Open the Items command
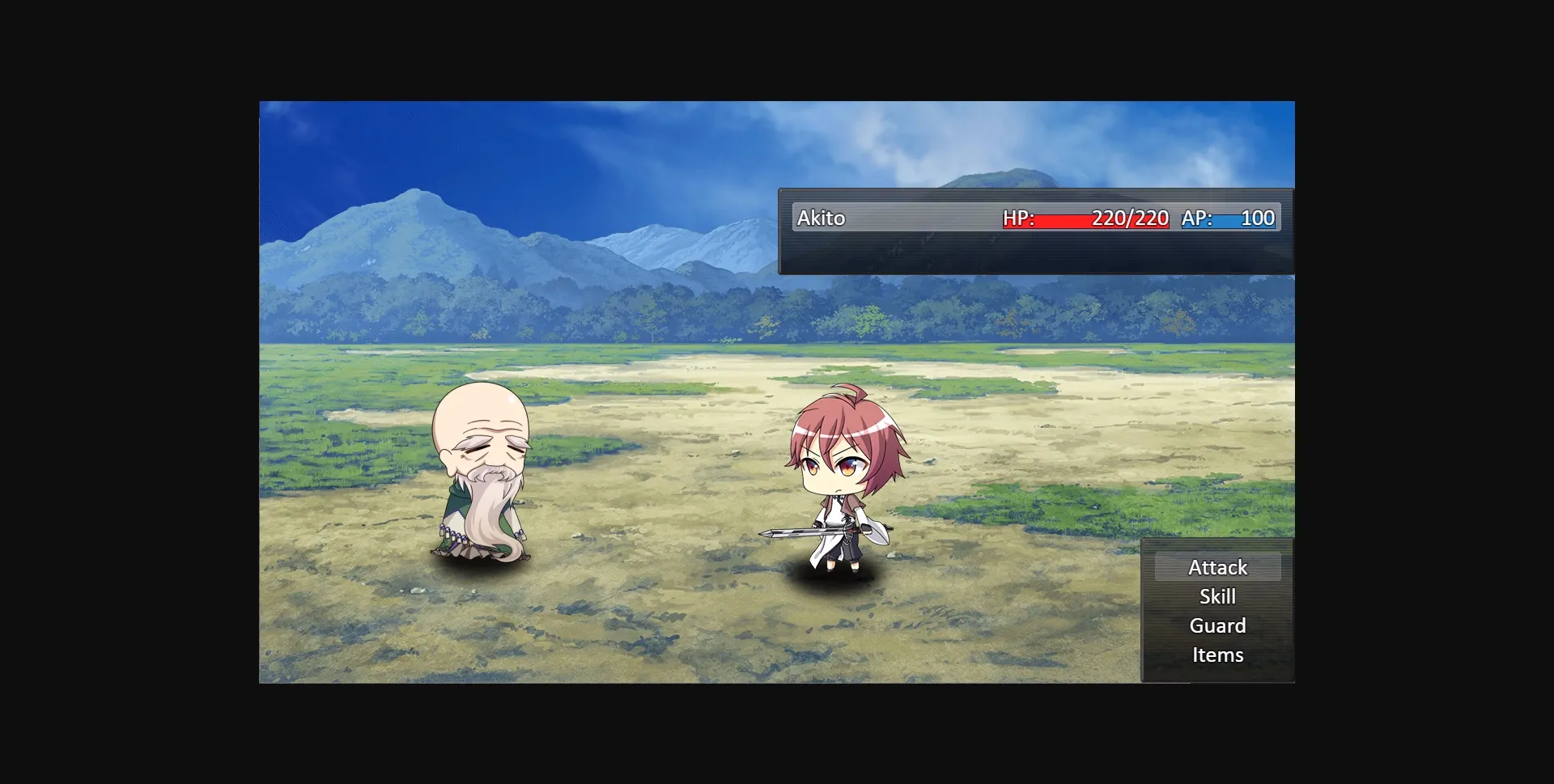The width and height of the screenshot is (1554, 784). point(1216,654)
